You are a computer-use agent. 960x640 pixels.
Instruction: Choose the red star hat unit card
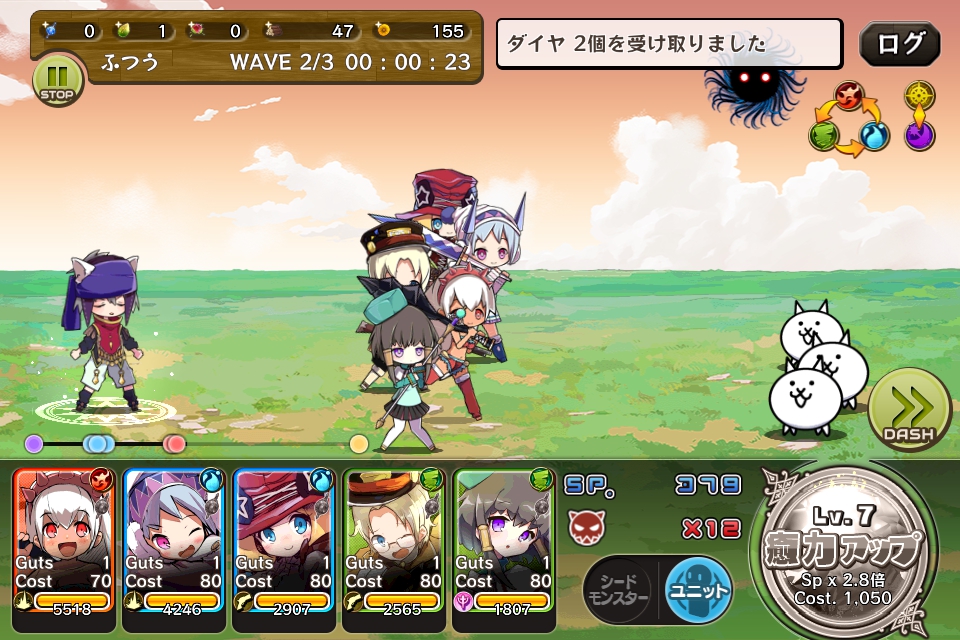283,538
